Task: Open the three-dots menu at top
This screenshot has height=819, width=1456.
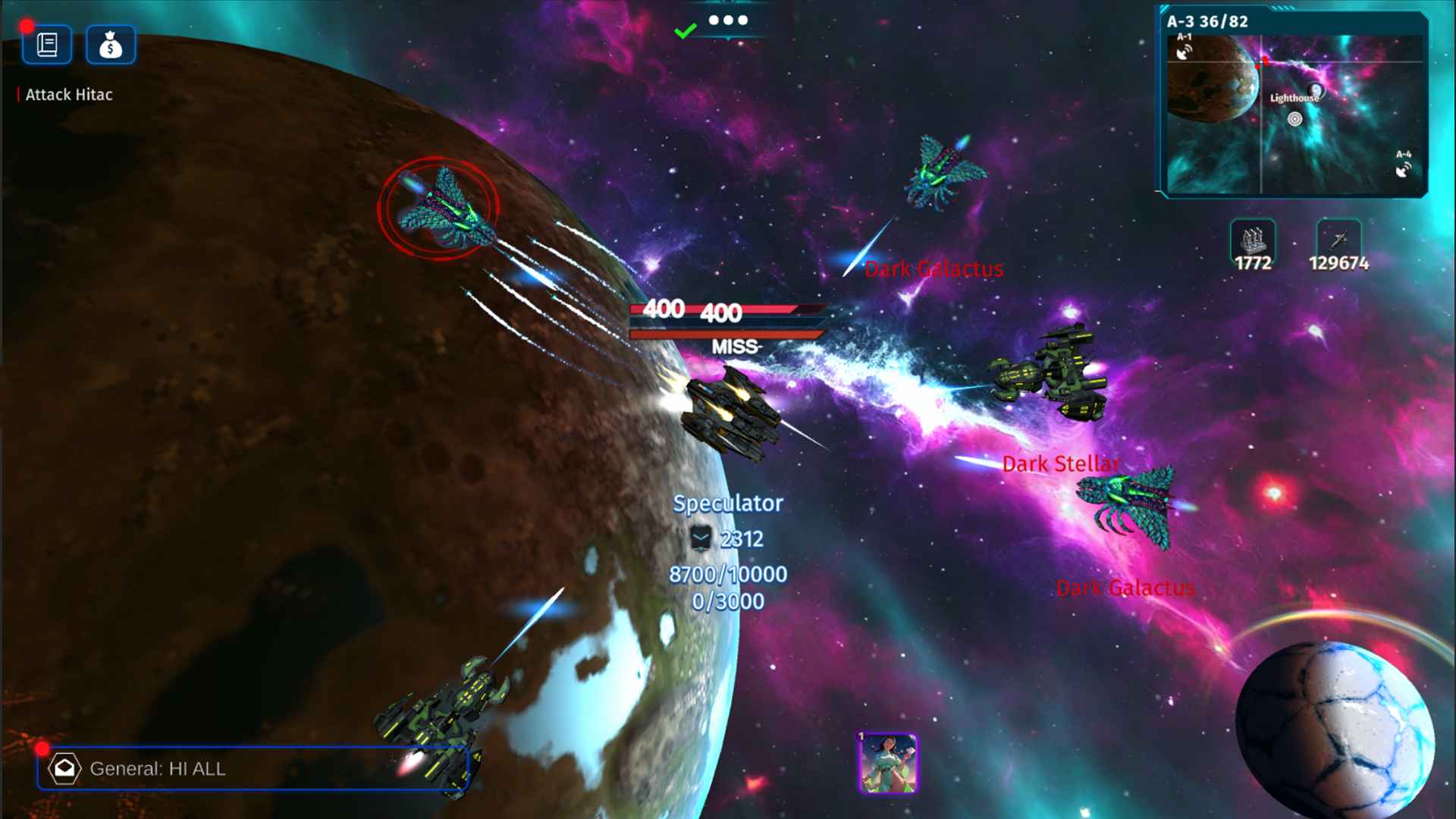Action: [x=728, y=20]
